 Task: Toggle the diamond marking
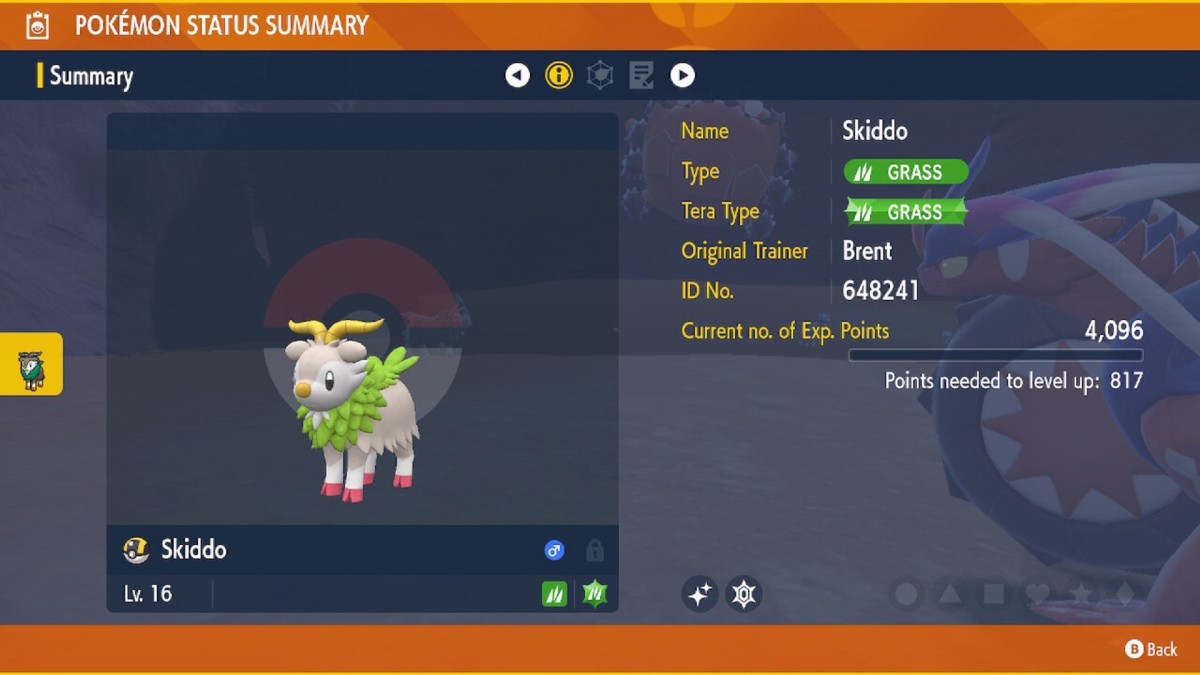click(x=1125, y=595)
